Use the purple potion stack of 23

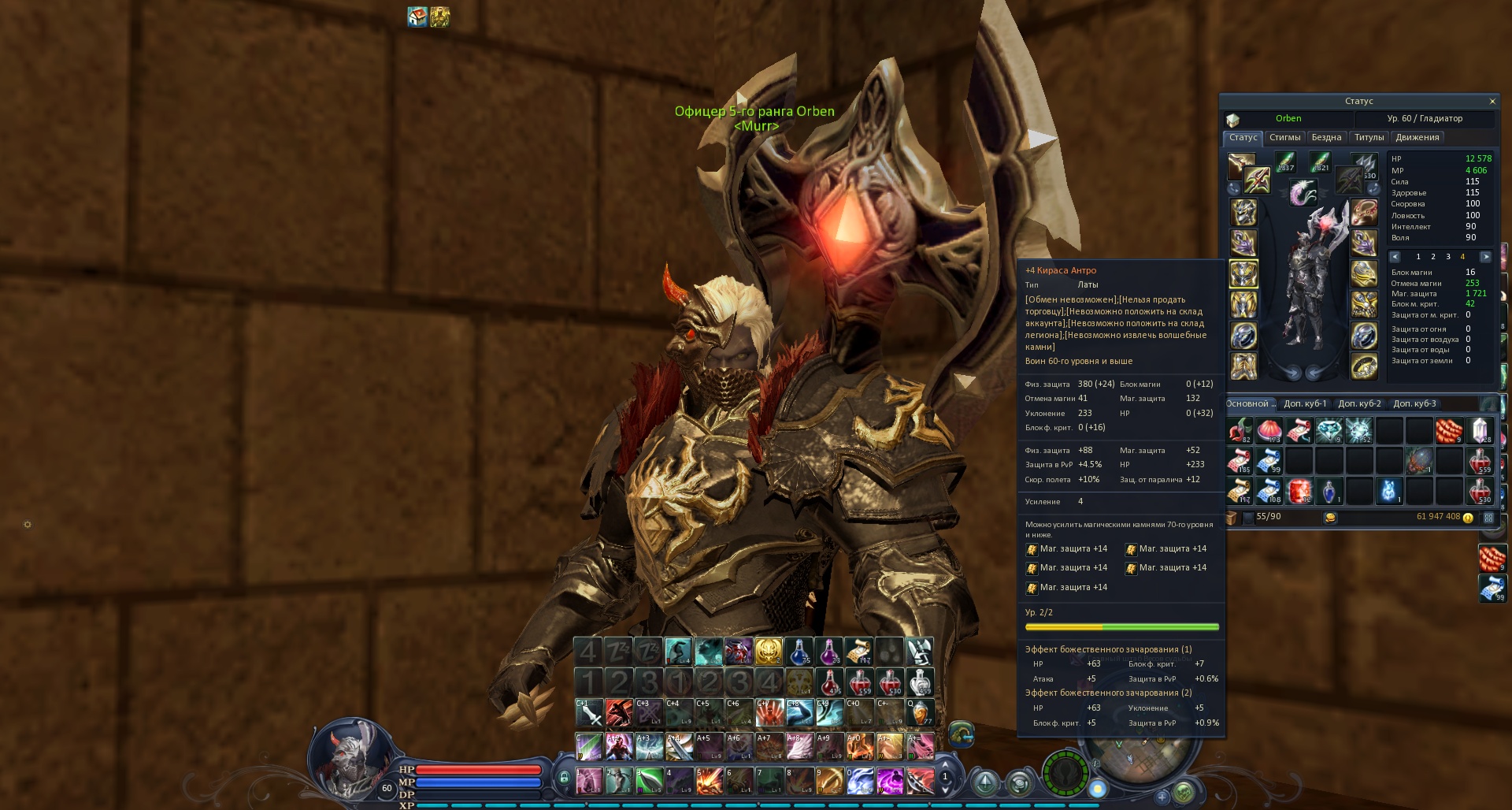[828, 652]
